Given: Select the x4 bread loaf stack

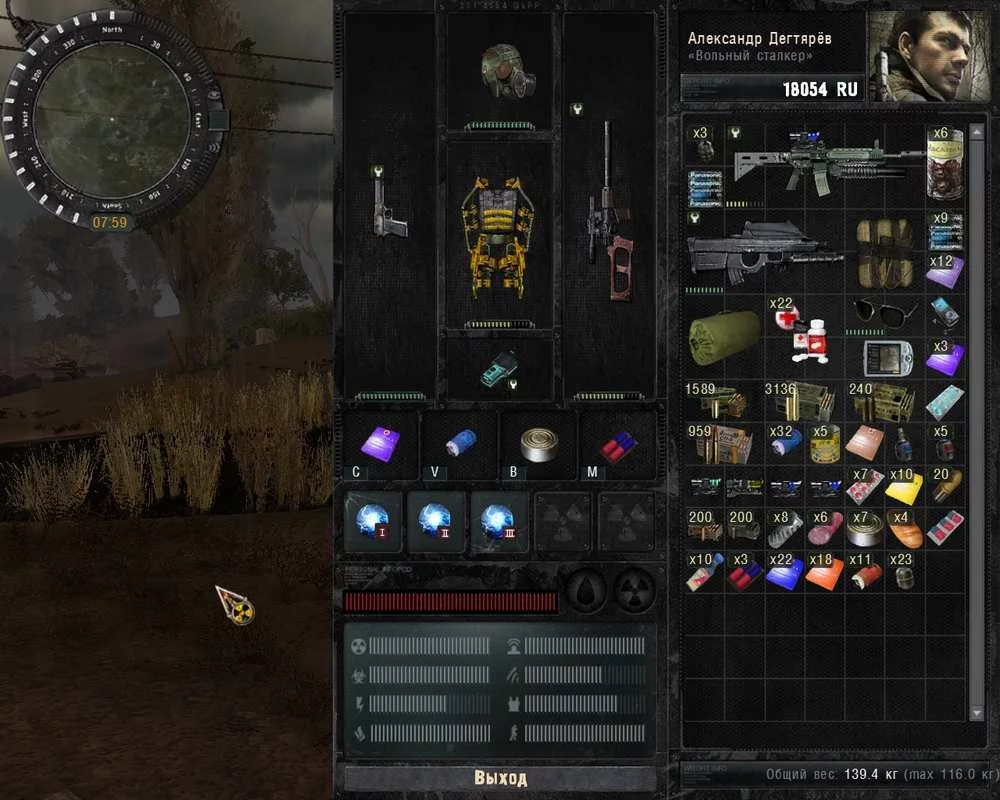Looking at the screenshot, I should coord(904,528).
